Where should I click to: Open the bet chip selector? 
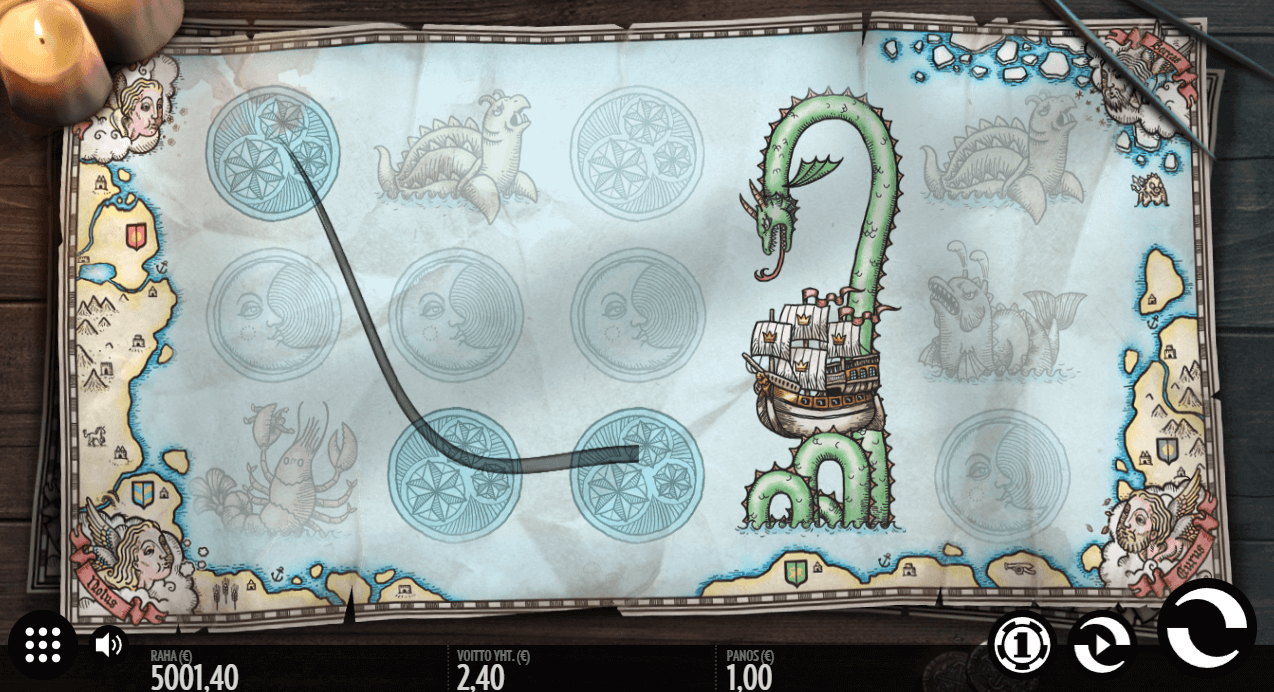(1022, 644)
